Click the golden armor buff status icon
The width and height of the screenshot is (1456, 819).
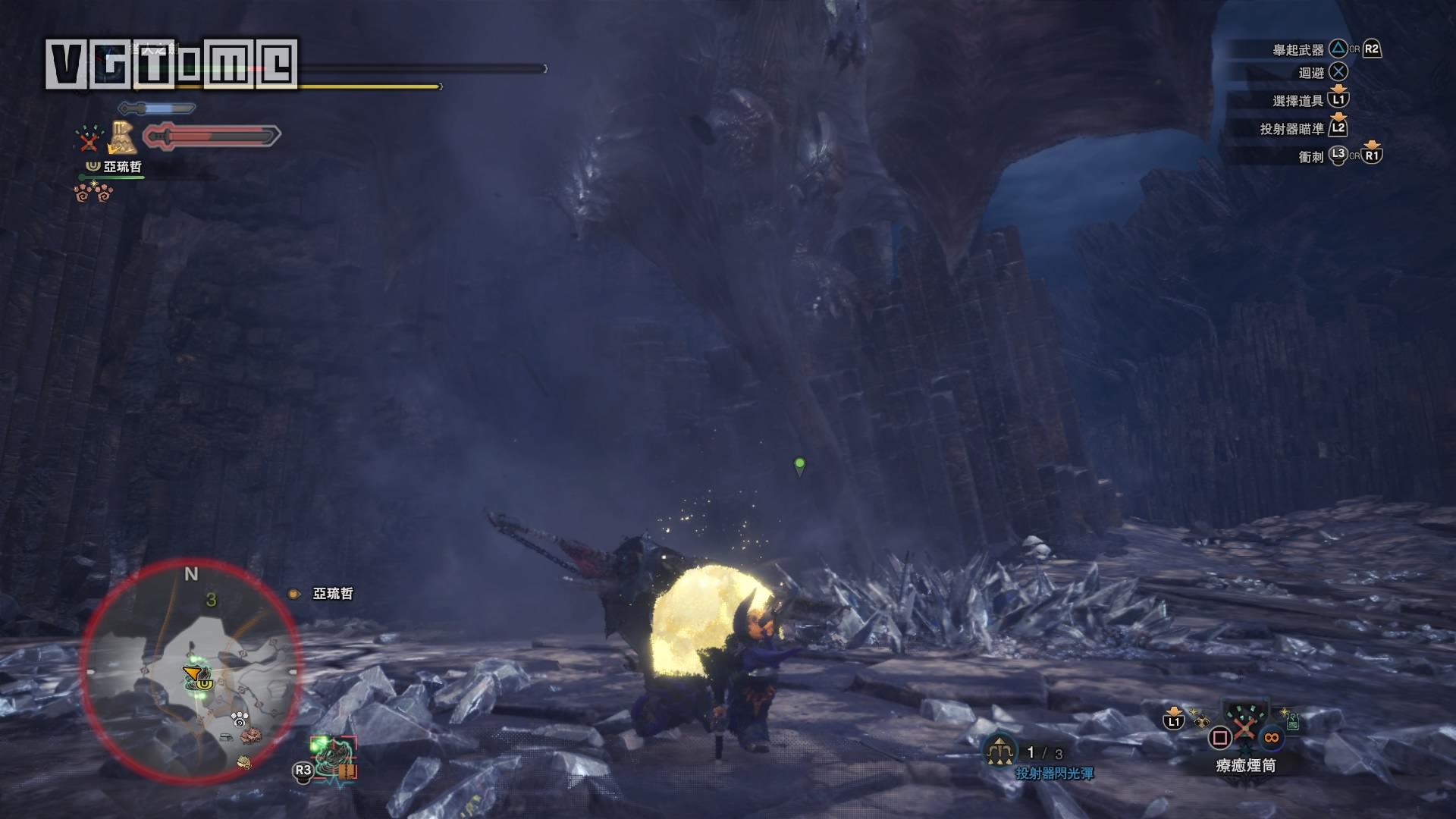122,136
